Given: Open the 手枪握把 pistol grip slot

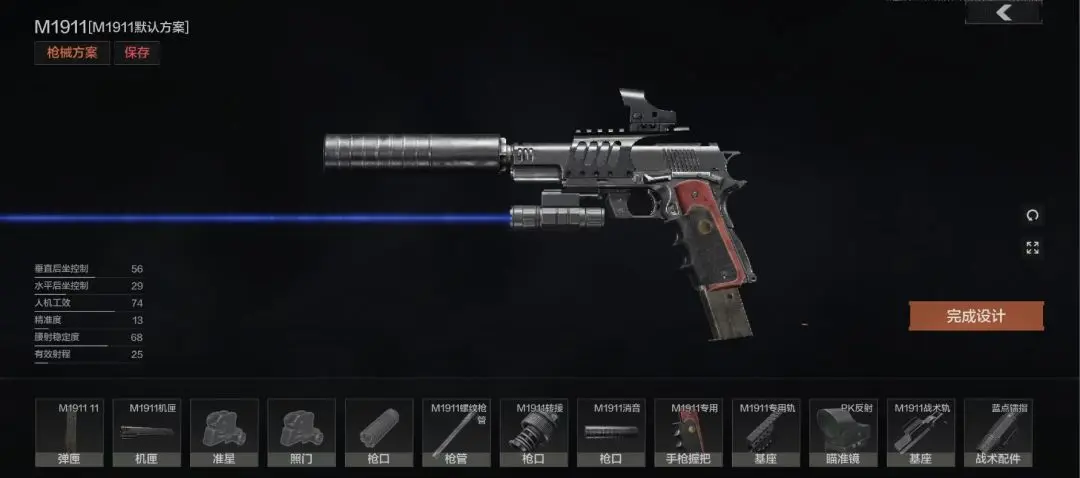Looking at the screenshot, I should pos(688,433).
